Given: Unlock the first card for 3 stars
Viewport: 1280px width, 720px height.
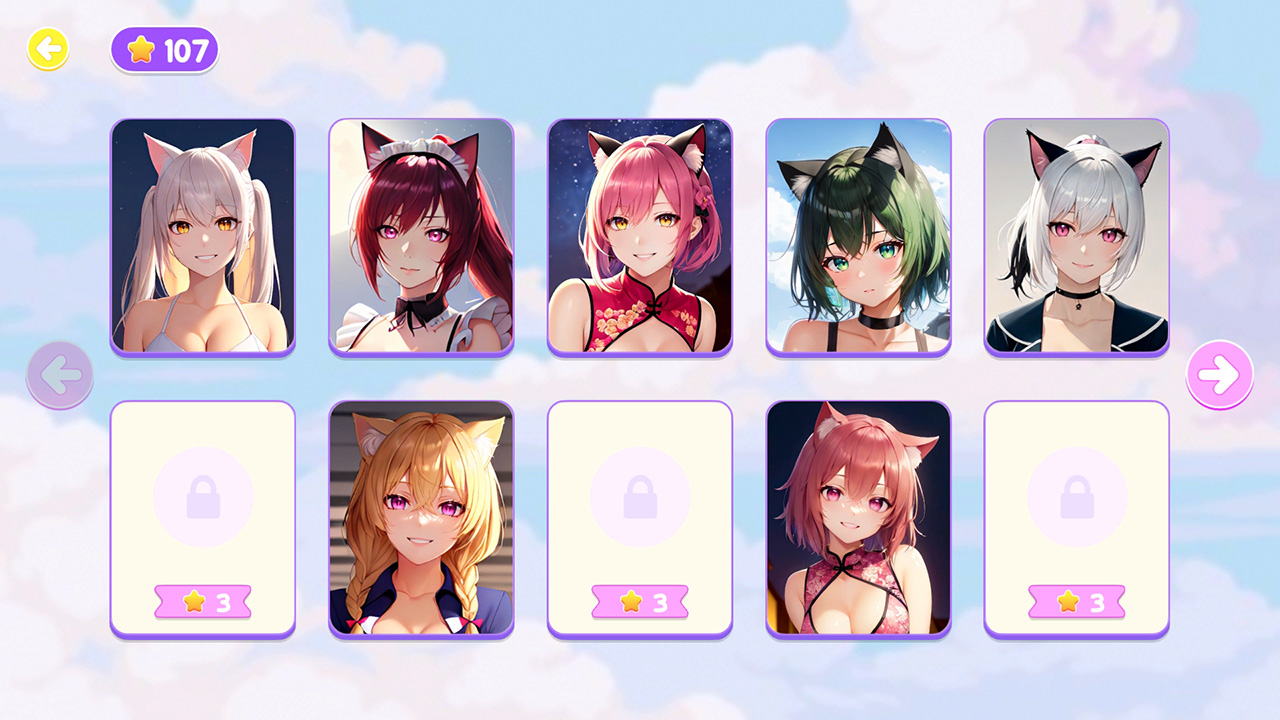Looking at the screenshot, I should coord(202,601).
